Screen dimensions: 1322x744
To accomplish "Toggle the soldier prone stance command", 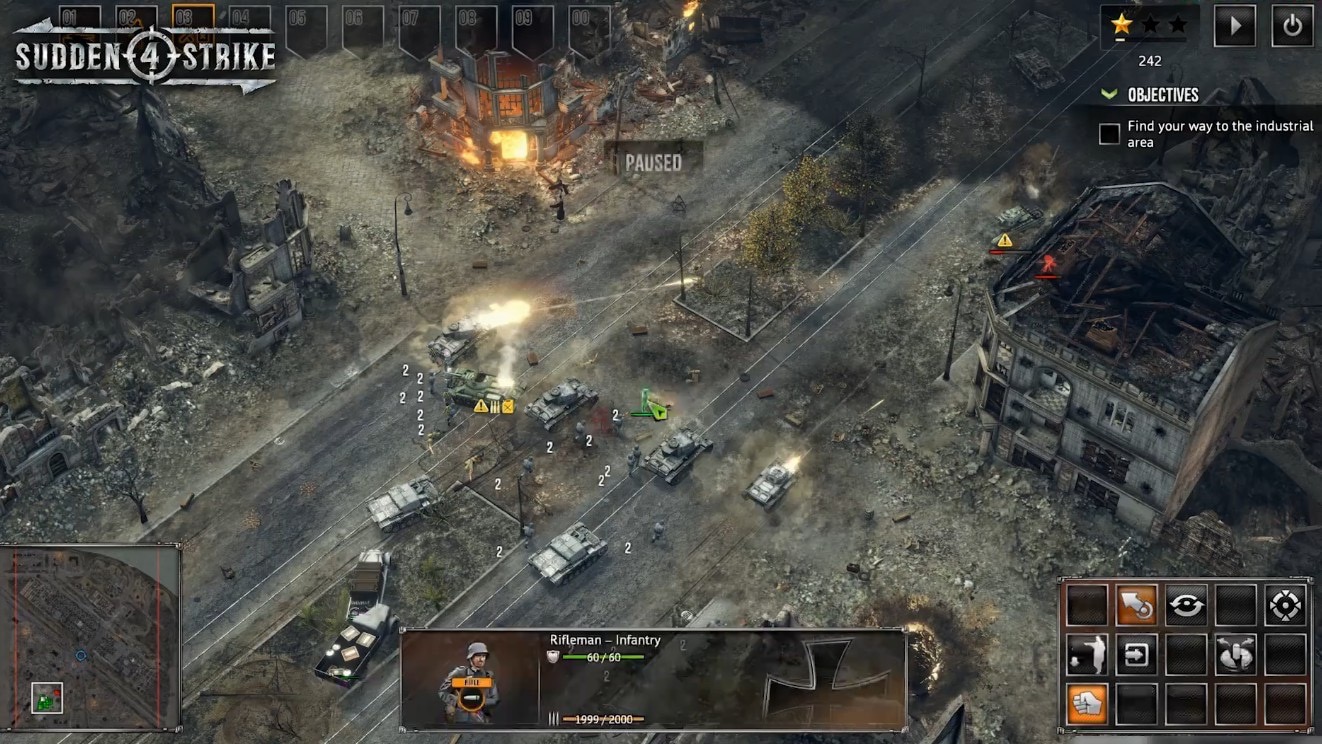I will [1087, 654].
